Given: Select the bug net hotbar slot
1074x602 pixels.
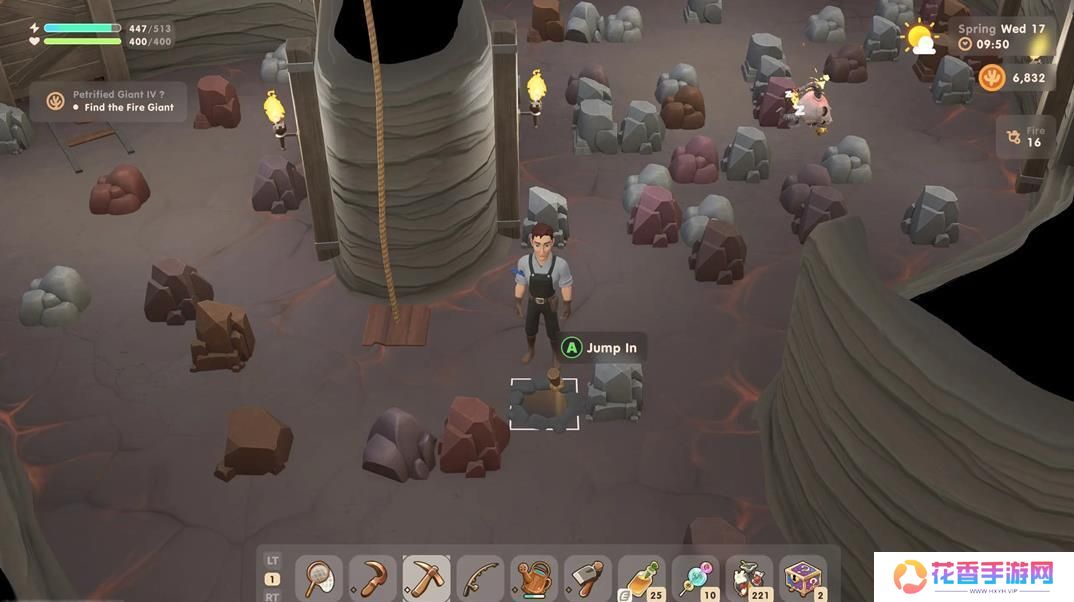Looking at the screenshot, I should click(319, 578).
